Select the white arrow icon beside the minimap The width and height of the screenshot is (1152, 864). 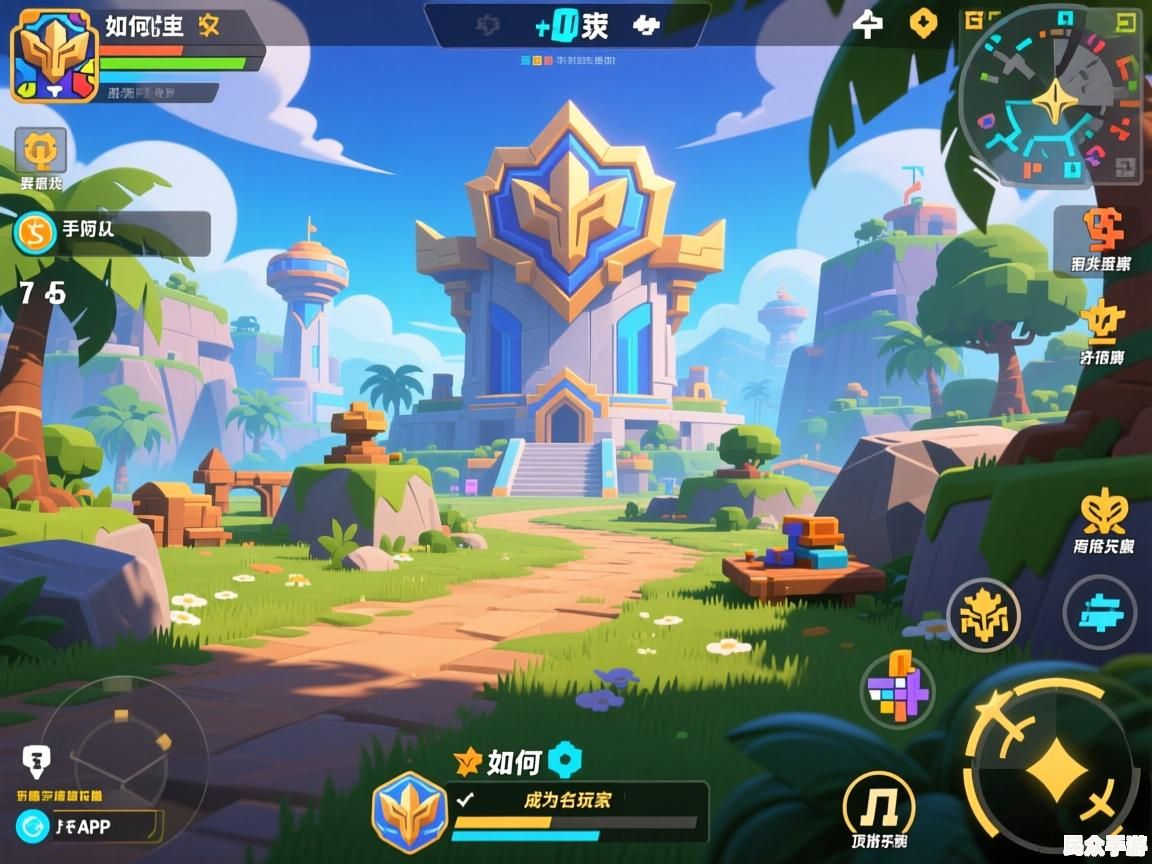(867, 24)
